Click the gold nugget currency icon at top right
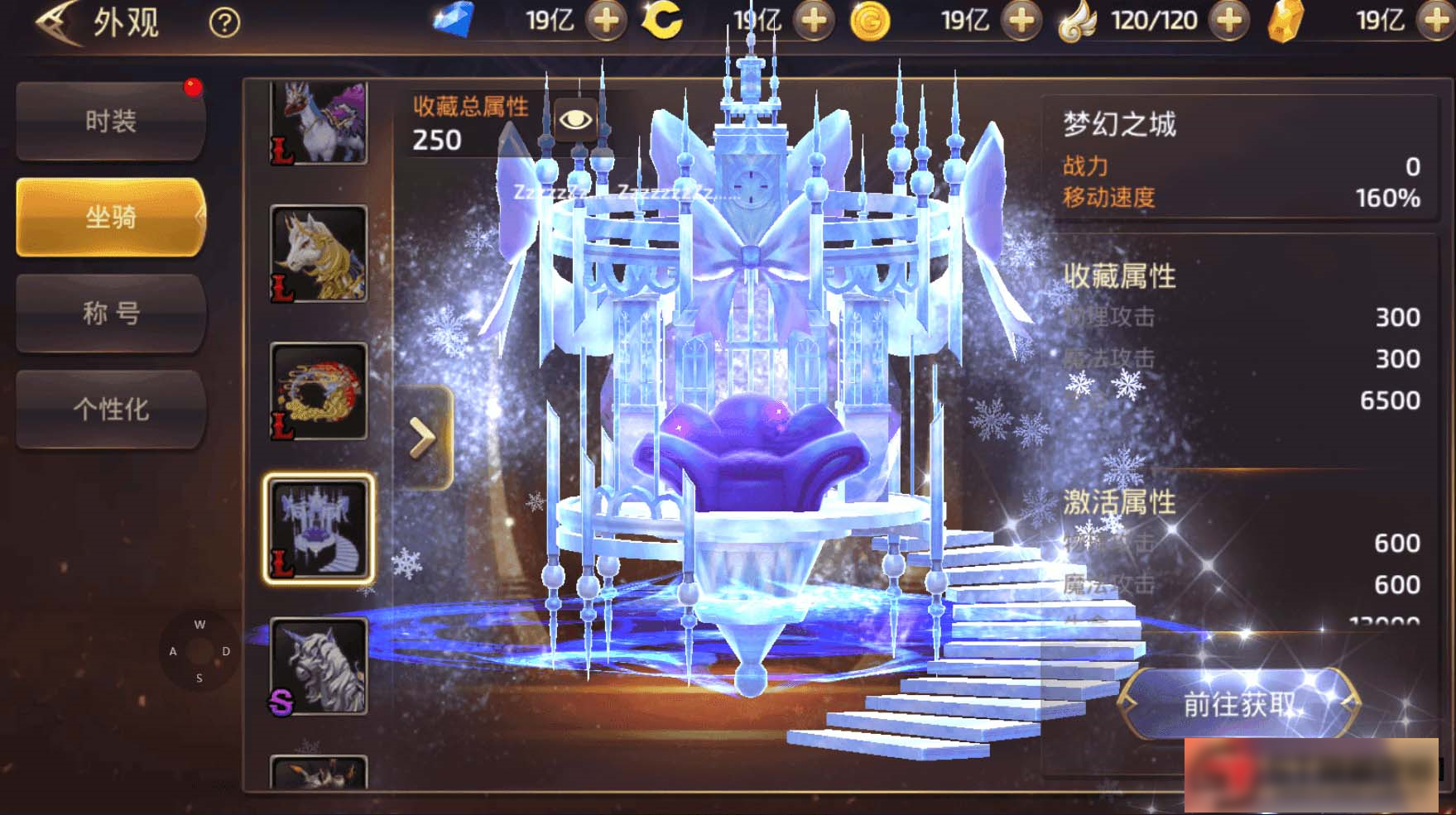Viewport: 1456px width, 815px height. [x=1287, y=20]
